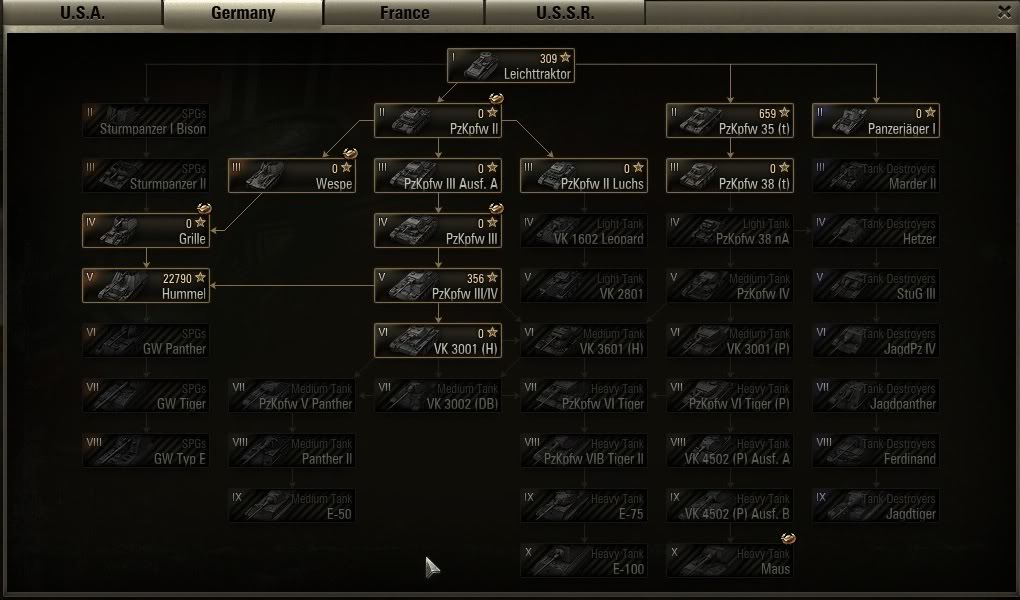Select the PzKpfw 35 (t) tank
The image size is (1020, 600).
[729, 121]
